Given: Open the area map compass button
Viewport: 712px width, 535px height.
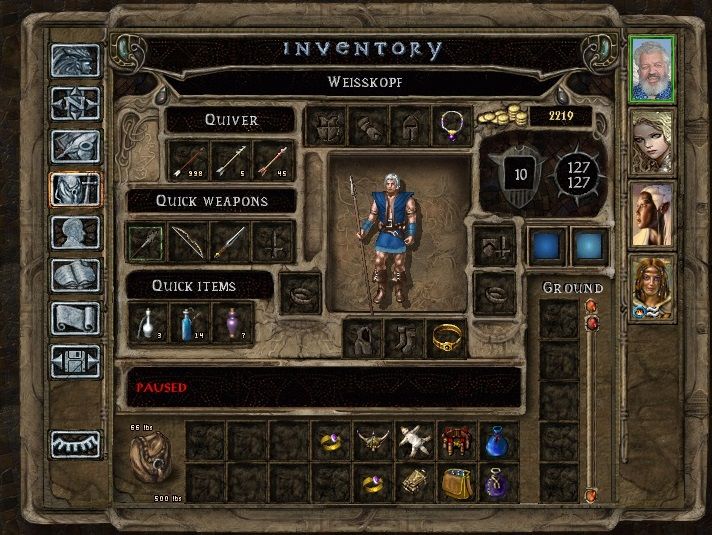Looking at the screenshot, I should click(x=77, y=103).
